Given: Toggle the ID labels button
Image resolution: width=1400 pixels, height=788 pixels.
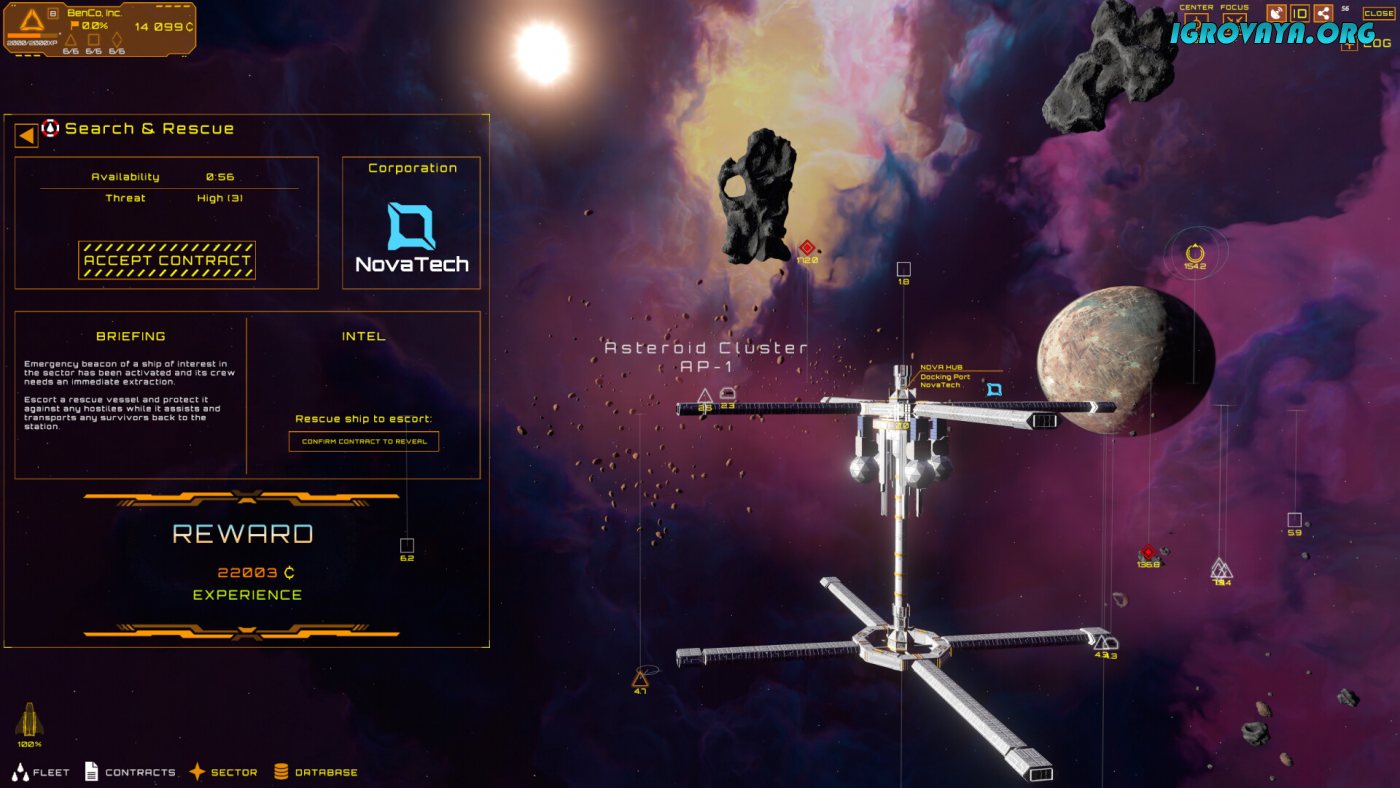Looking at the screenshot, I should [x=1300, y=13].
